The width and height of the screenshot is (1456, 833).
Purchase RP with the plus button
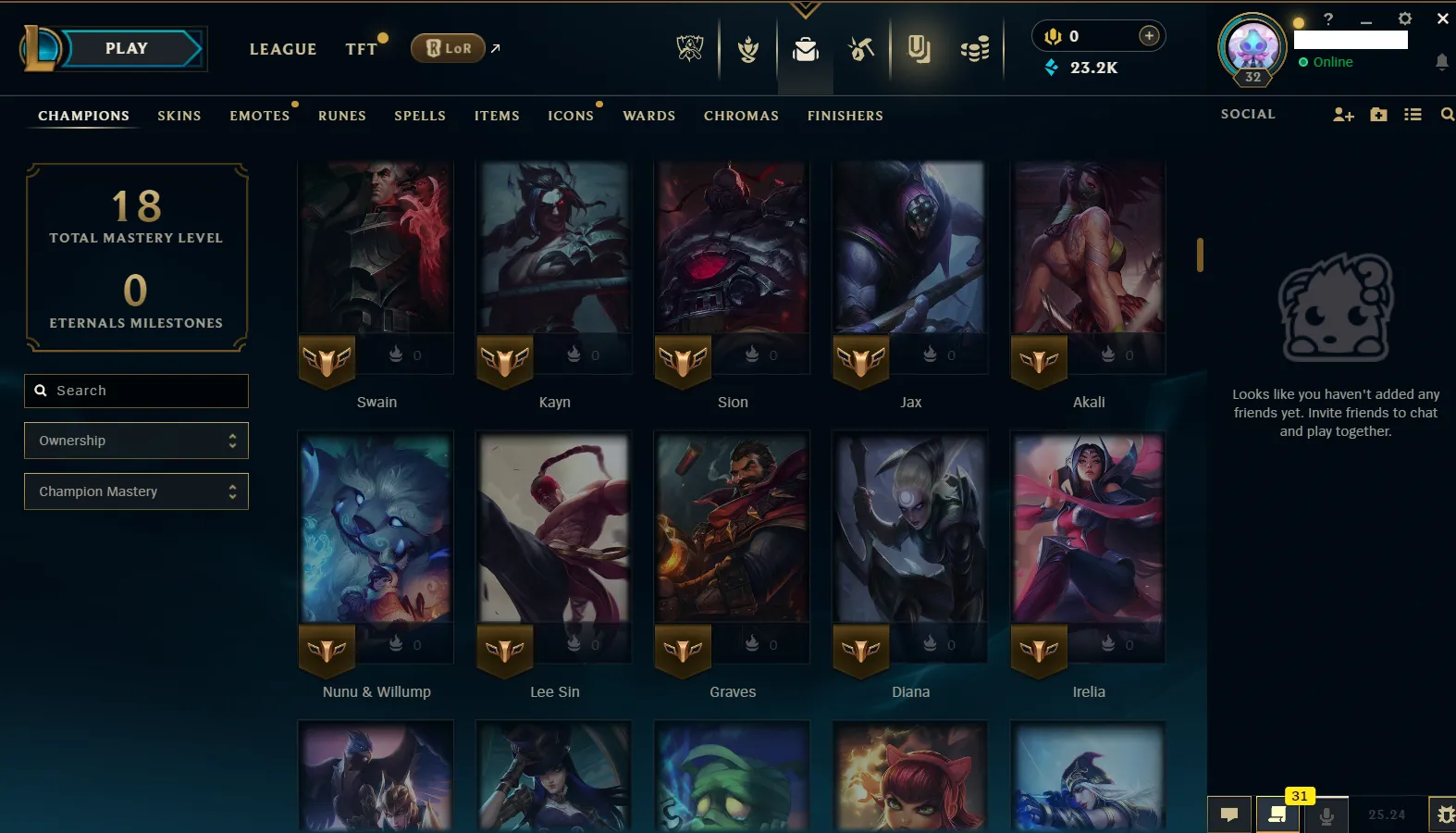[1149, 35]
